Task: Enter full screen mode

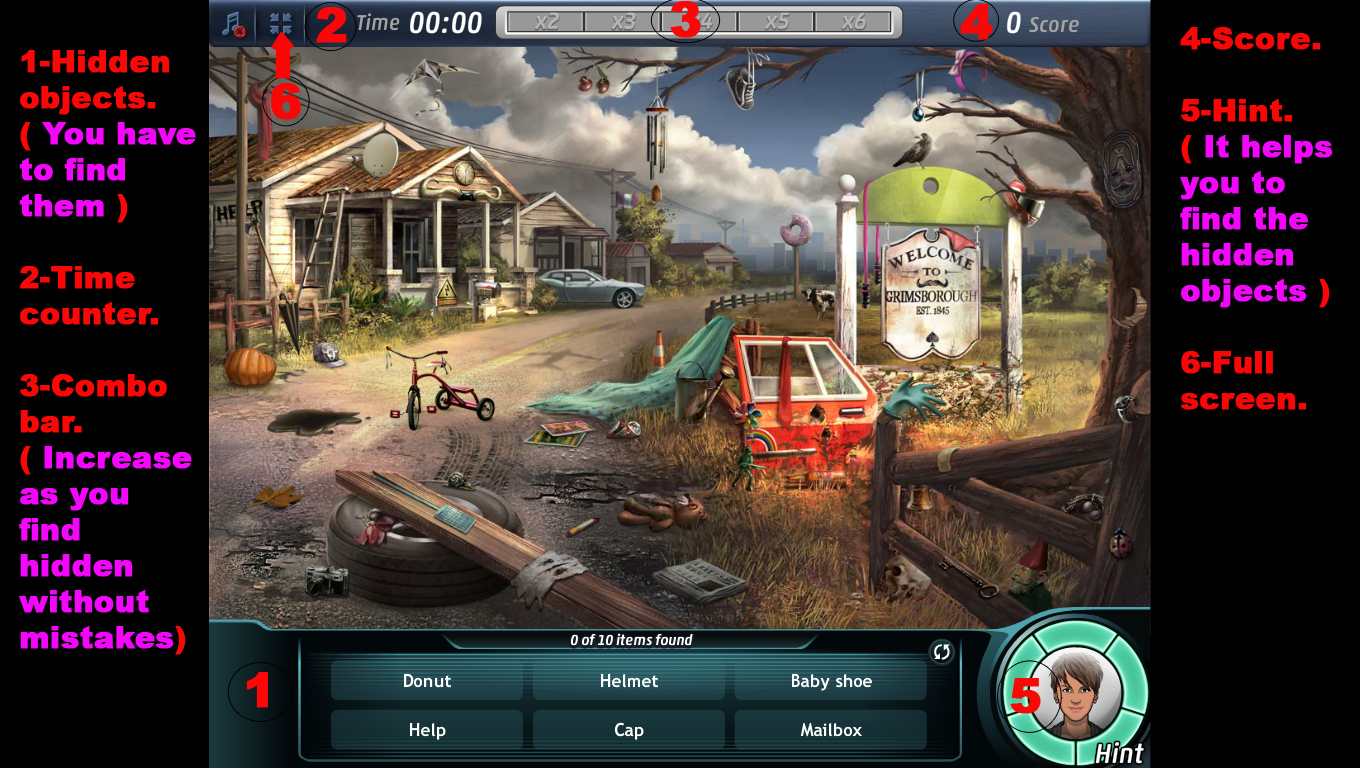Action: 281,23
